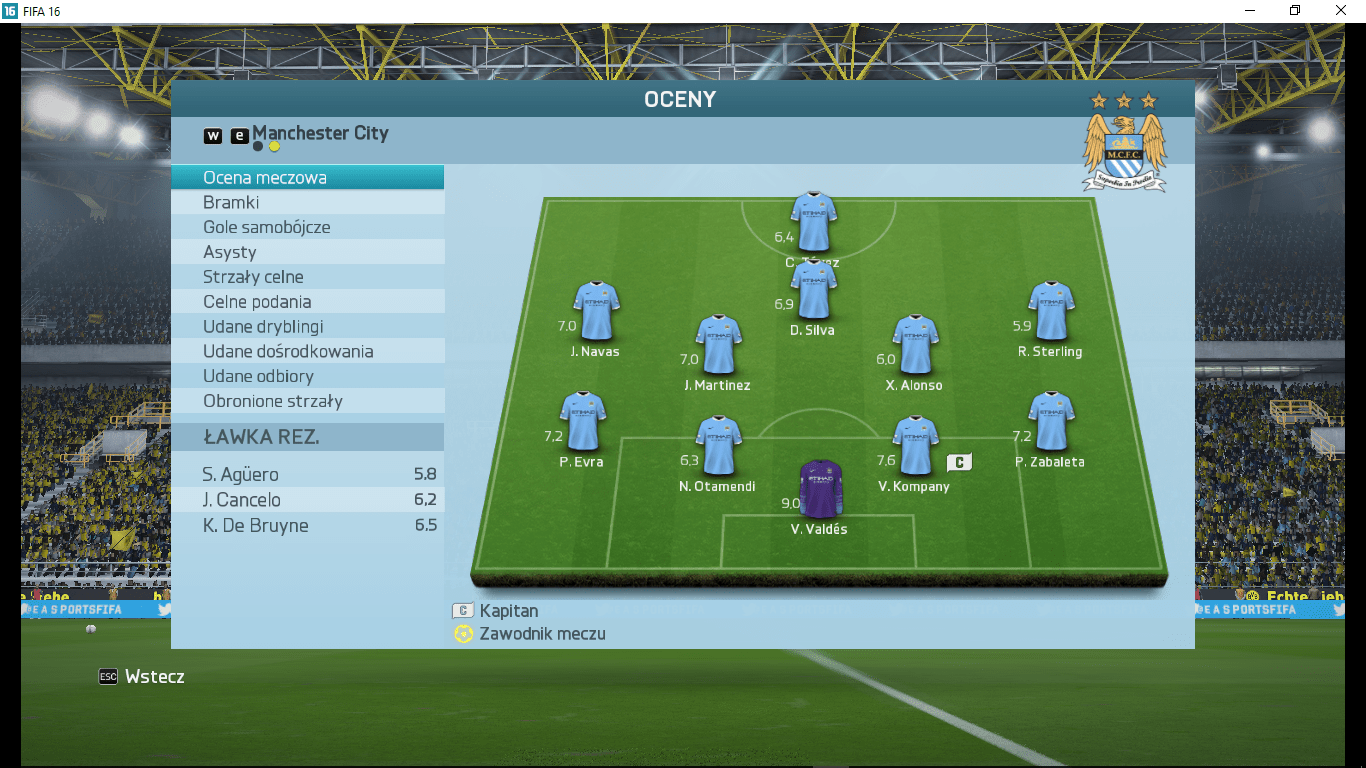Select the Ocena meczowa stat entry

point(307,178)
